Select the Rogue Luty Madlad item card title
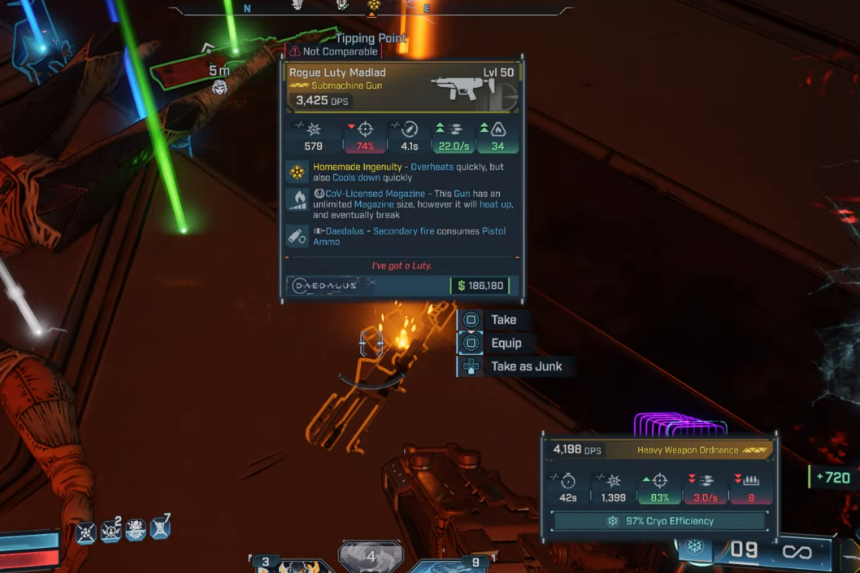This screenshot has width=860, height=573. pos(337,73)
